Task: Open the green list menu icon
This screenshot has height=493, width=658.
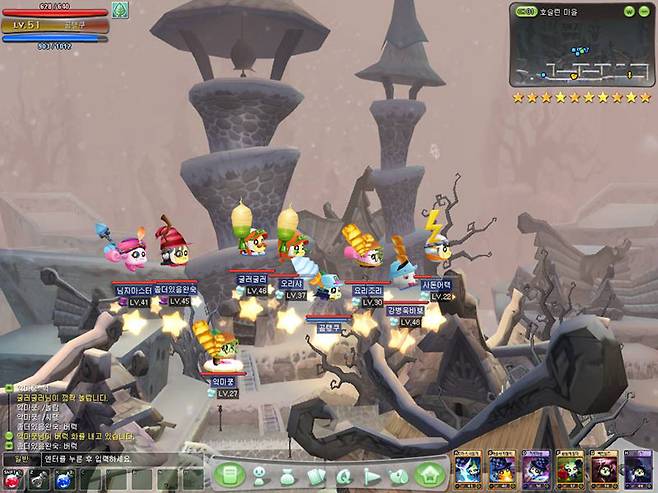Action: pos(230,474)
